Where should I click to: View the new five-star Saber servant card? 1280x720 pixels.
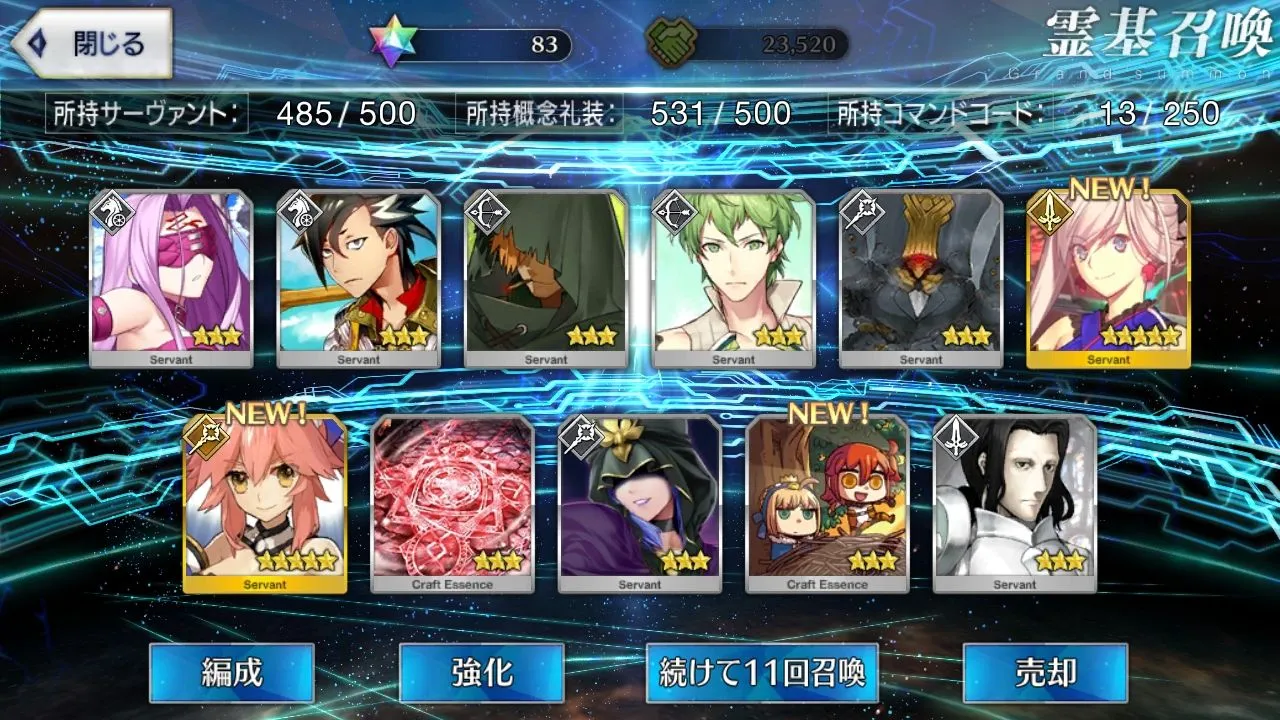coord(1108,279)
